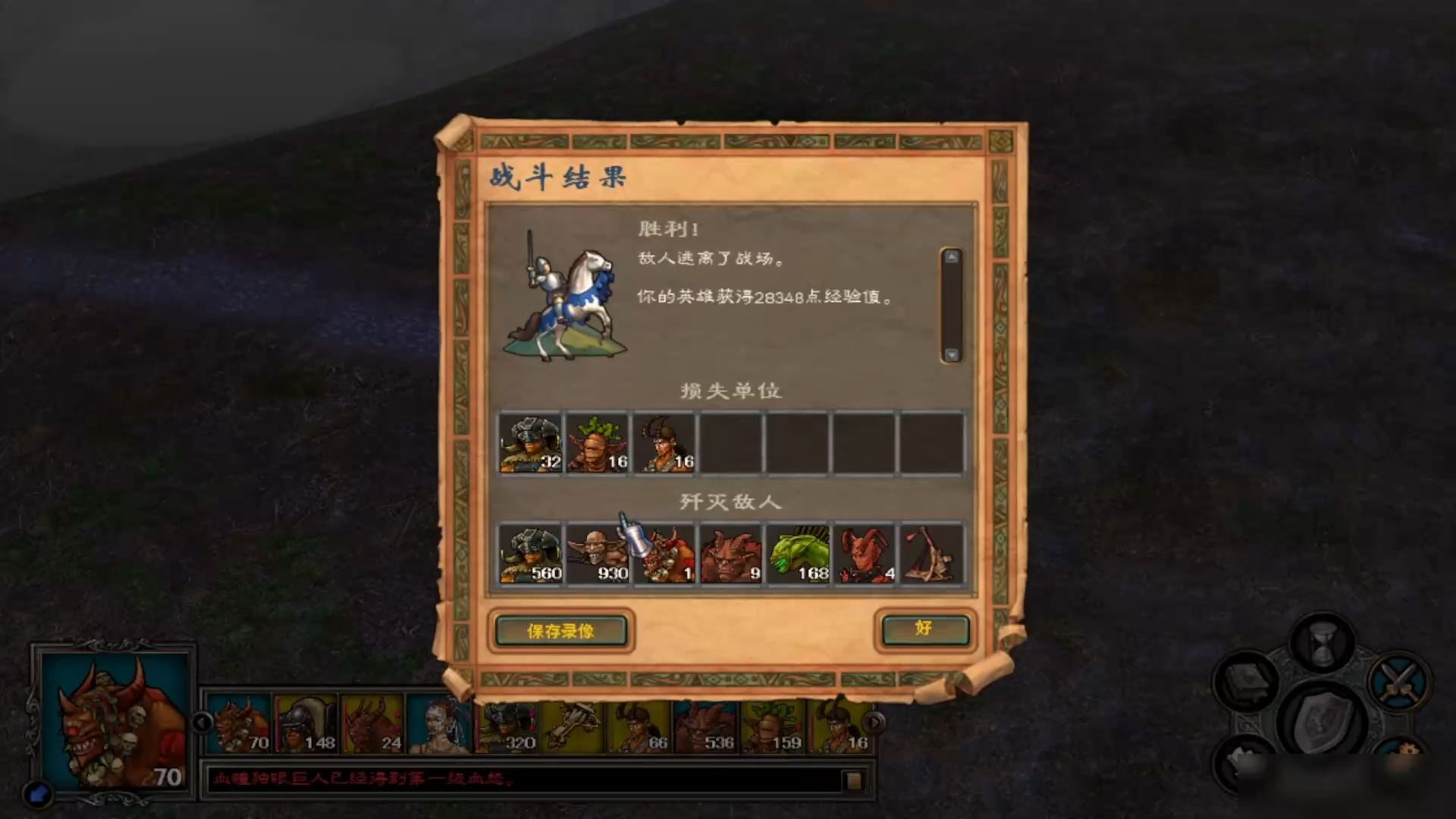Click the 保存录像 save replay button
The width and height of the screenshot is (1456, 819).
[561, 632]
